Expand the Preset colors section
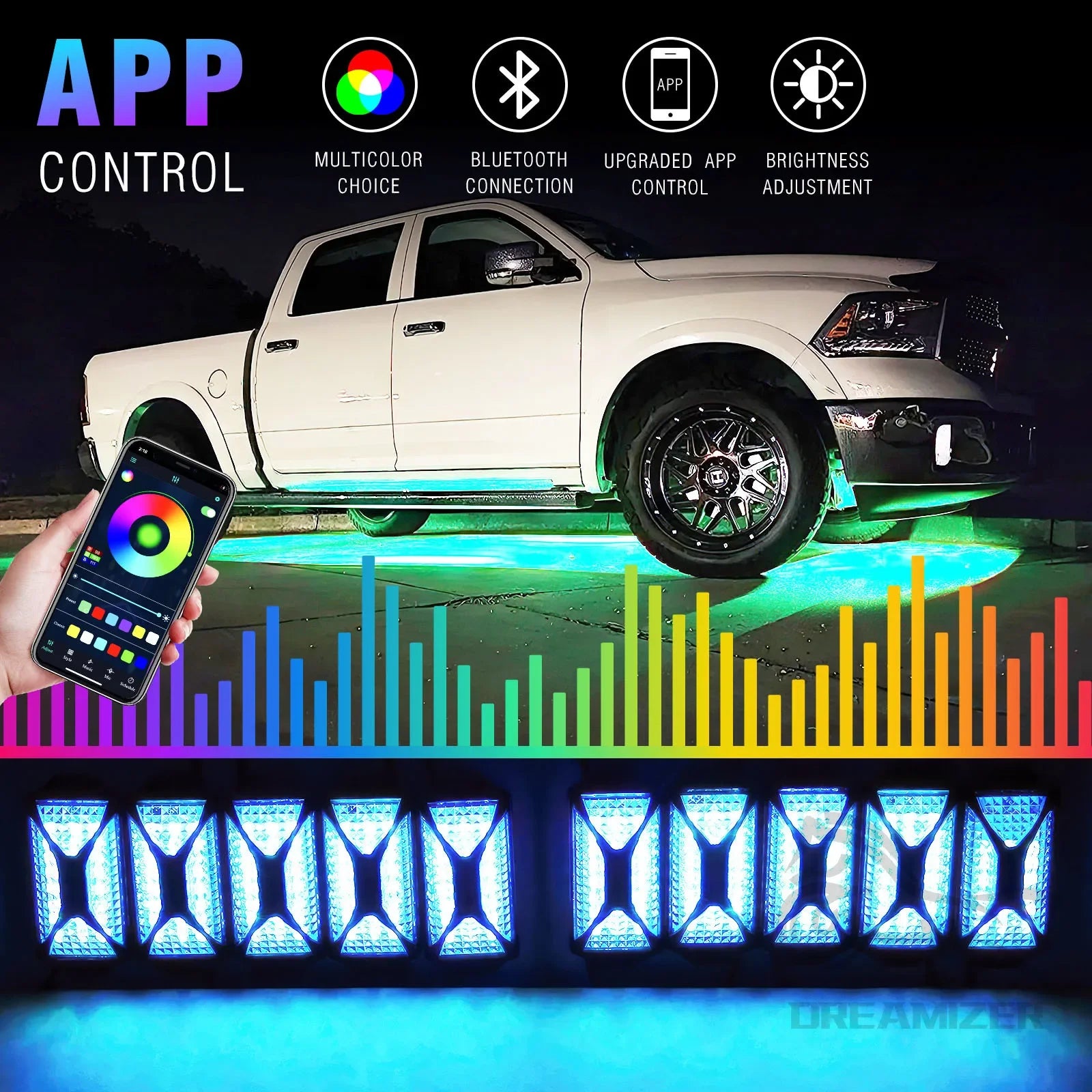This screenshot has height=1092, width=1092. [x=70, y=601]
